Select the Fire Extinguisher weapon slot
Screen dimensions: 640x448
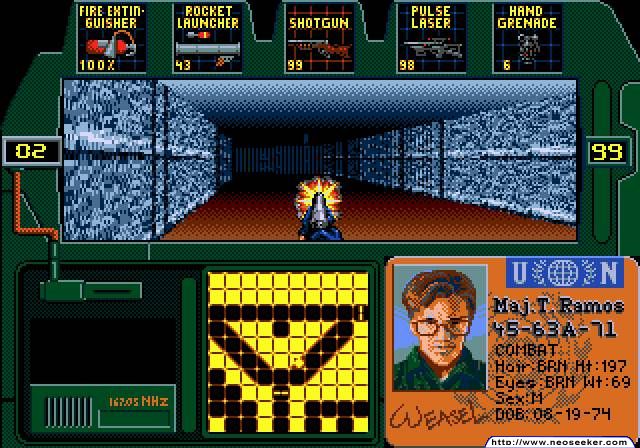pos(112,37)
